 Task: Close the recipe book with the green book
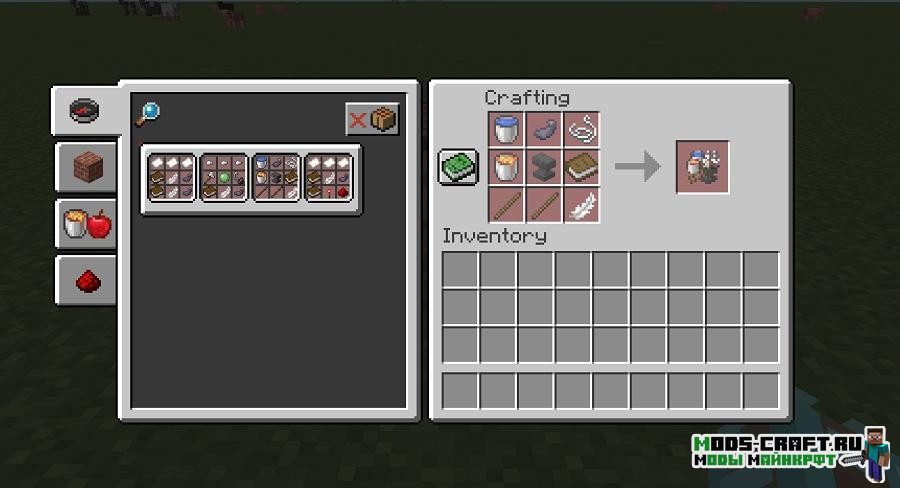459,167
